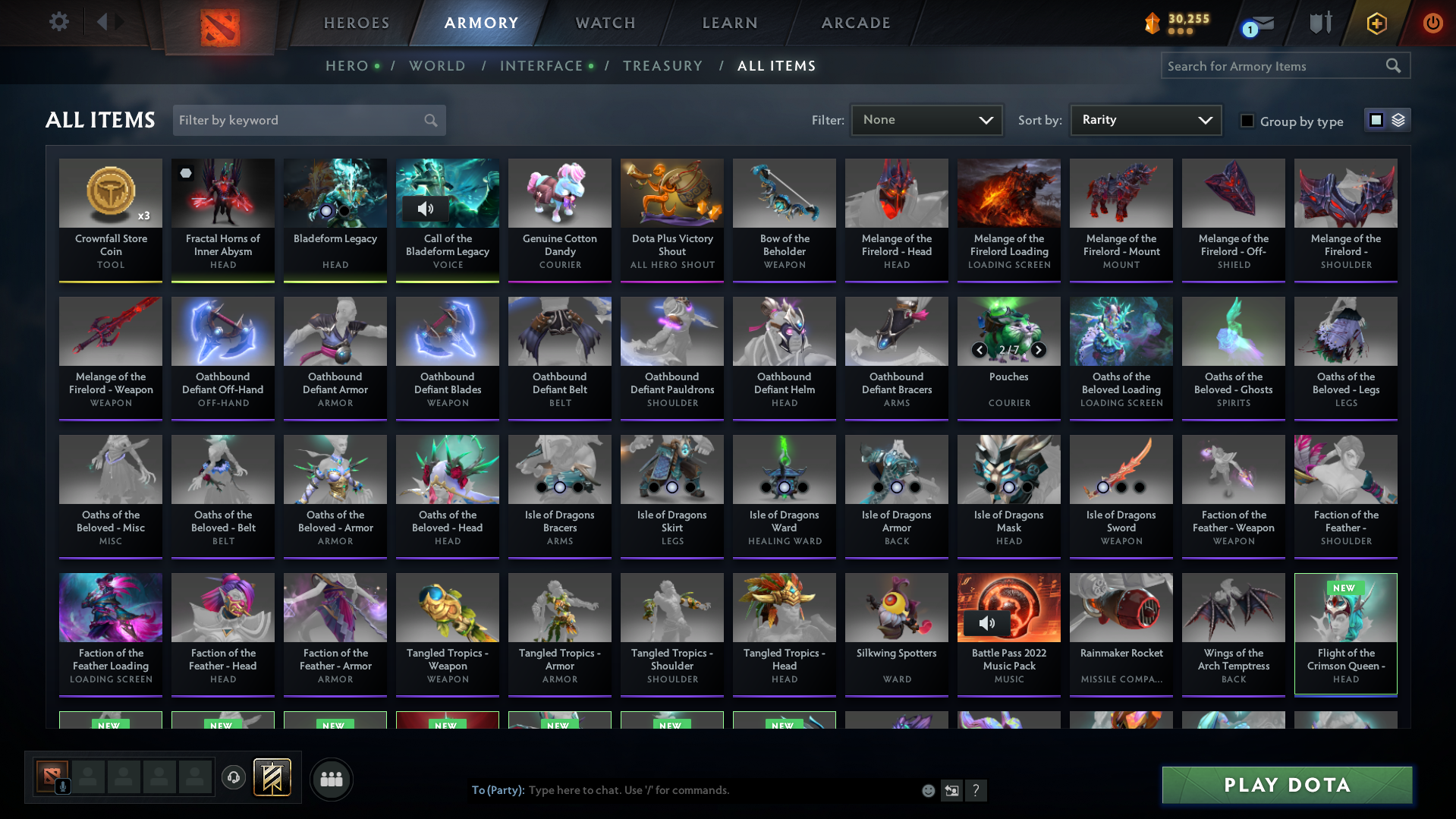
Task: Click the red power button to exit
Action: (x=1432, y=24)
